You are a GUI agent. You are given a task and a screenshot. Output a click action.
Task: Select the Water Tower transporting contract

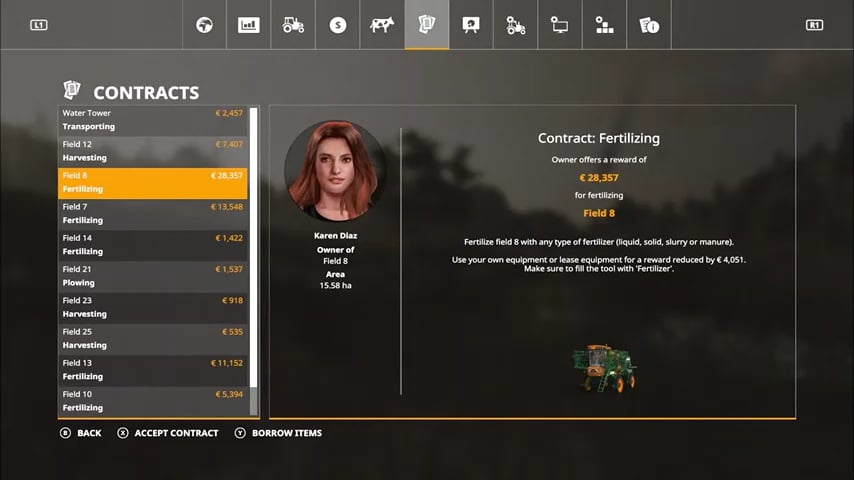pos(152,120)
